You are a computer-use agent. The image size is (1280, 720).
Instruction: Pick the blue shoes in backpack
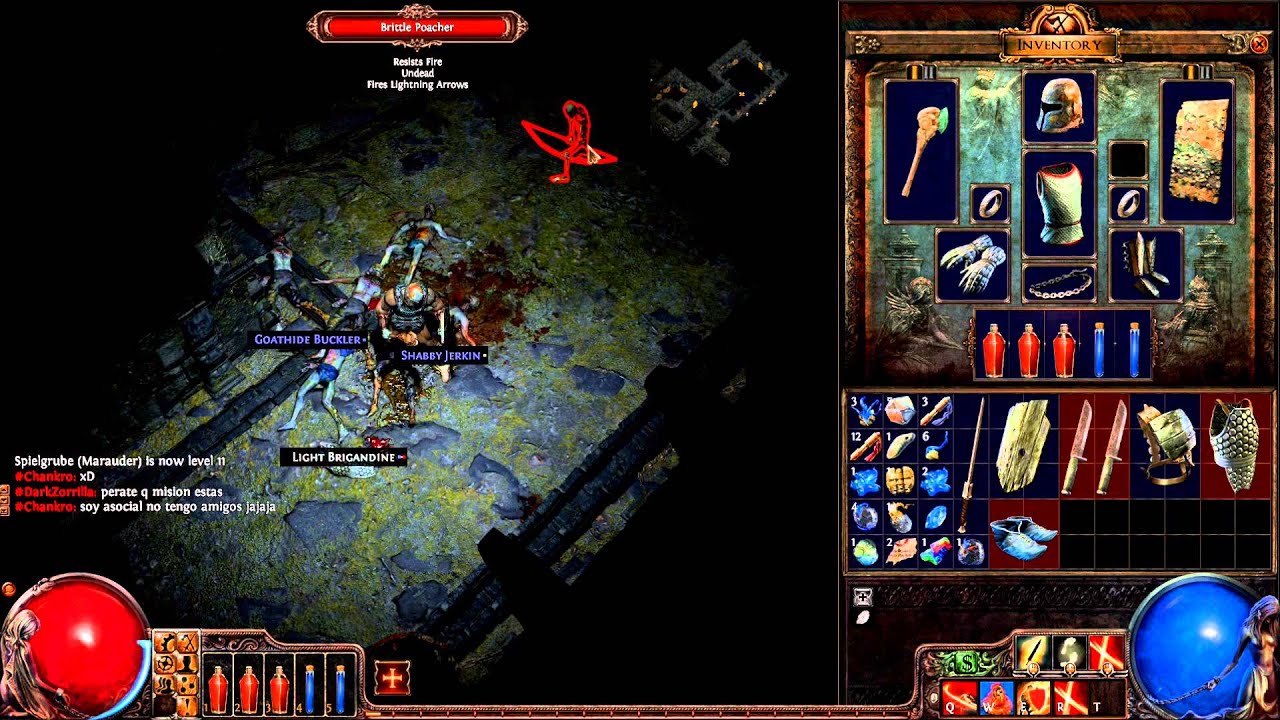pyautogui.click(x=1023, y=533)
